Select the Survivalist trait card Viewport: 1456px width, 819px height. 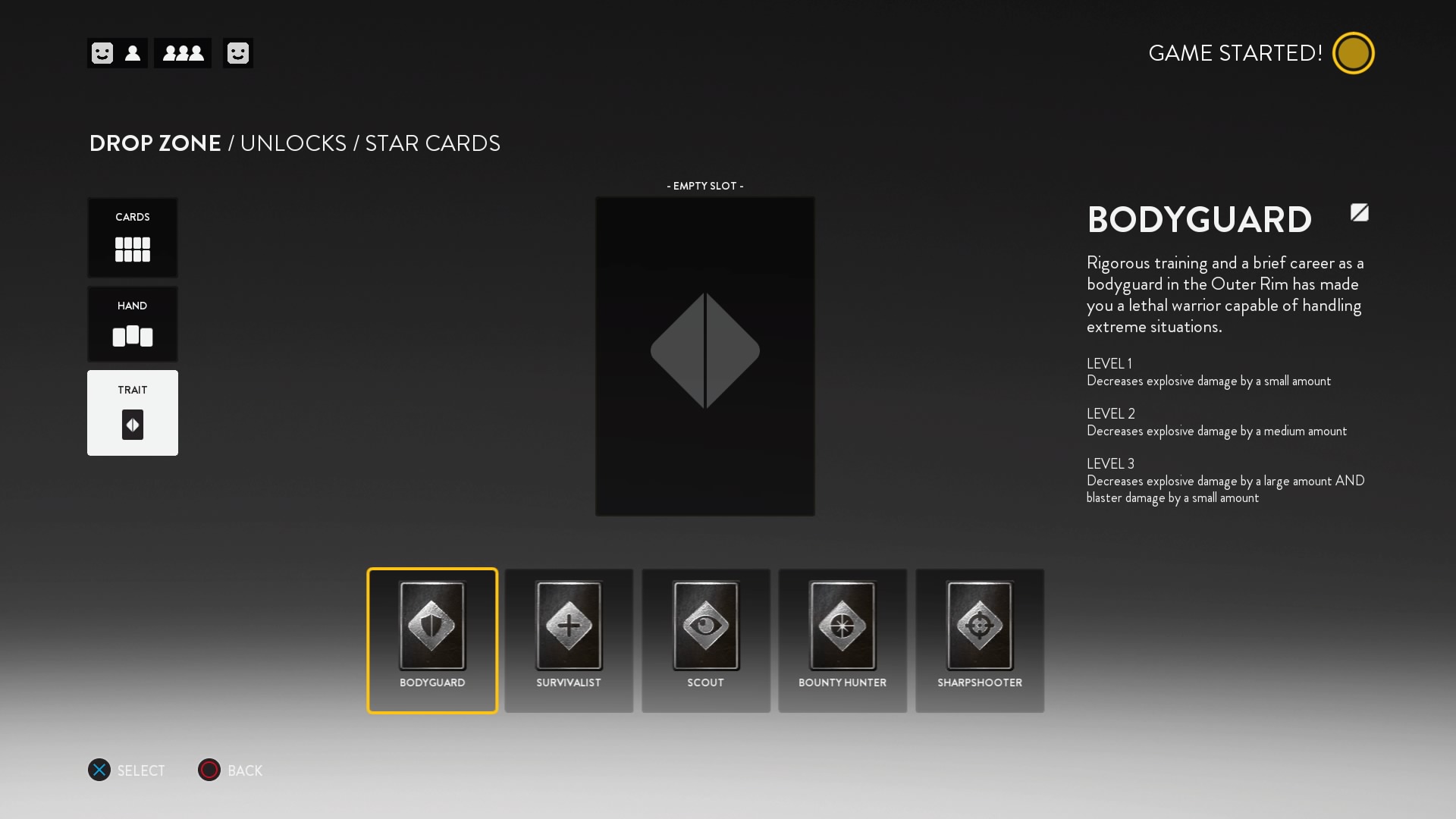pos(569,641)
